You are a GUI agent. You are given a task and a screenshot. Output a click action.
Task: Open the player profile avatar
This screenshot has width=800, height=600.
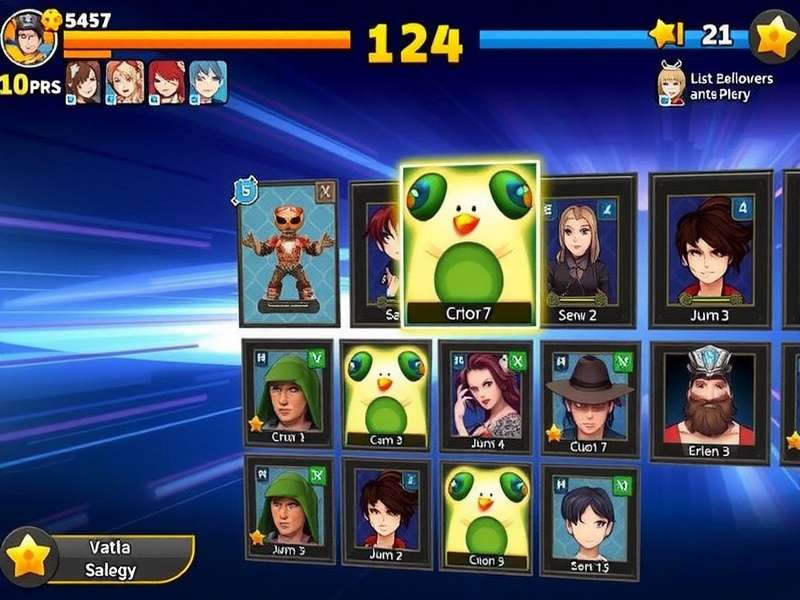(x=27, y=37)
